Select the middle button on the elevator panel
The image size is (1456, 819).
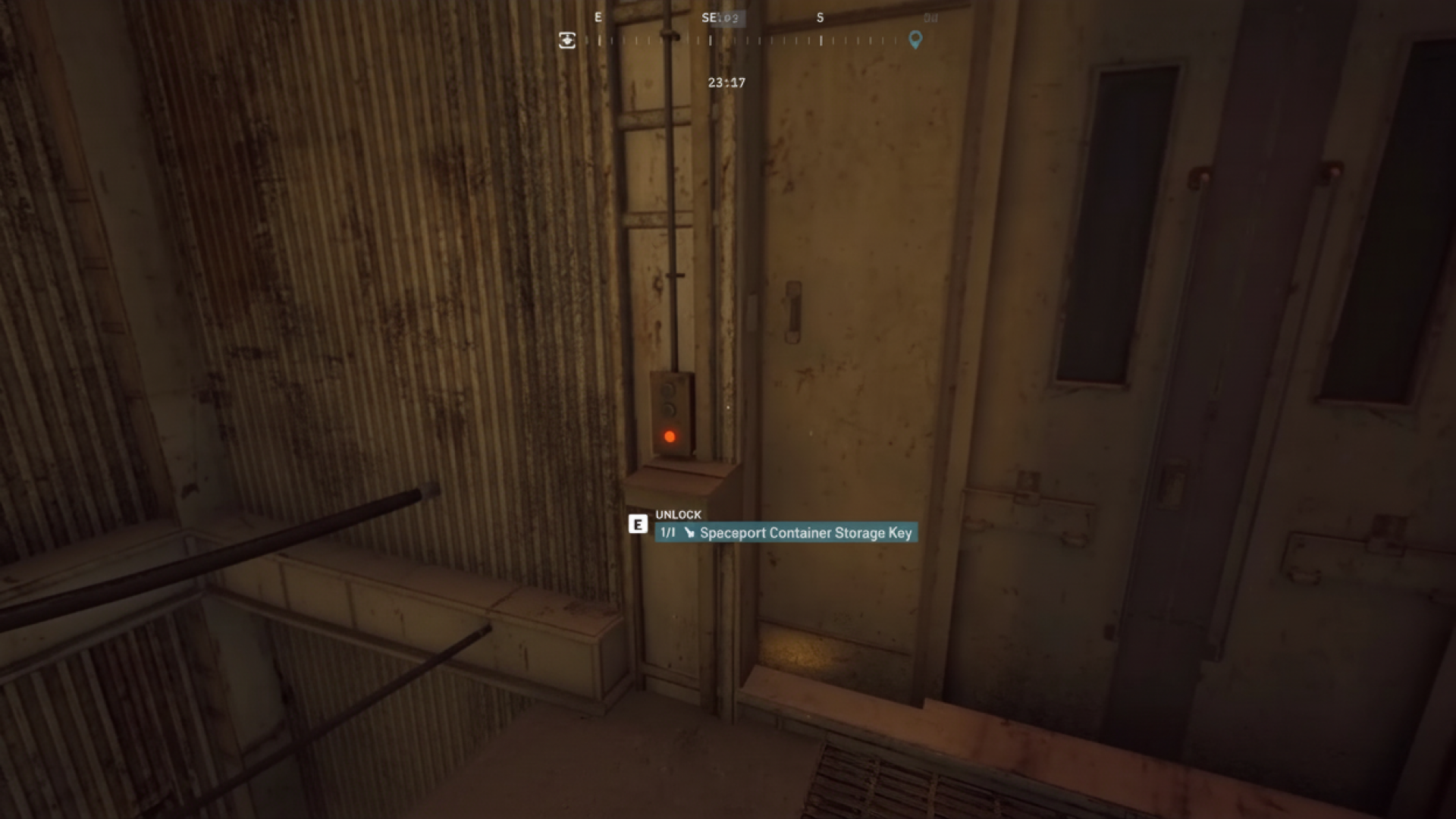(x=669, y=408)
